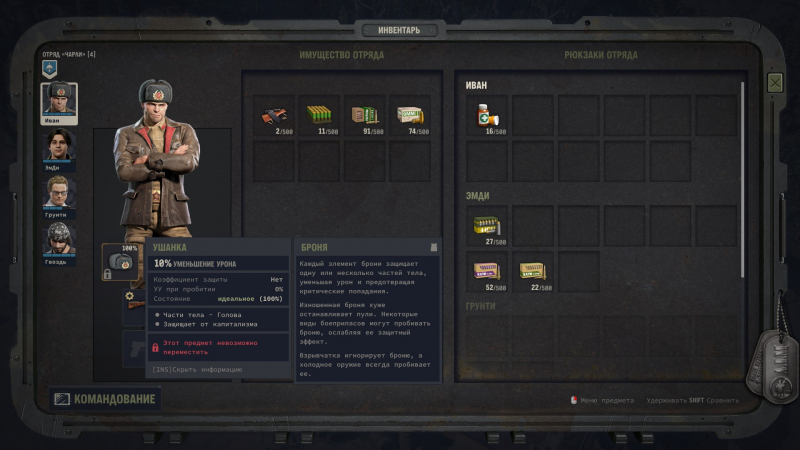800x450 pixels.
Task: Select the medicine bottle in Ivan's backpack
Action: (487, 116)
